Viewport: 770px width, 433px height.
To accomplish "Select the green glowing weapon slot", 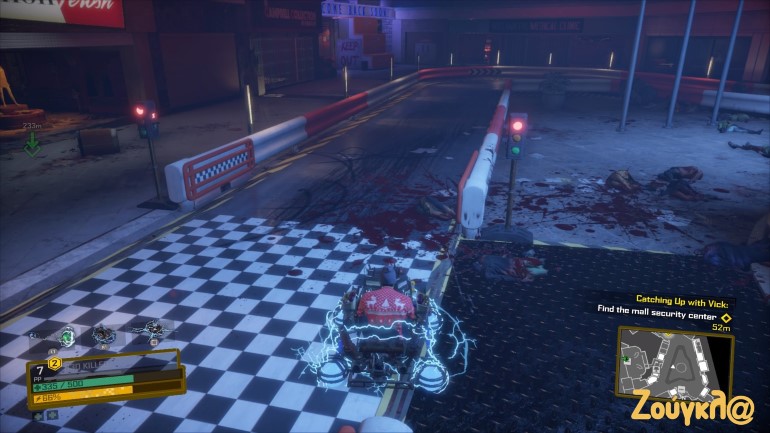I will point(68,337).
